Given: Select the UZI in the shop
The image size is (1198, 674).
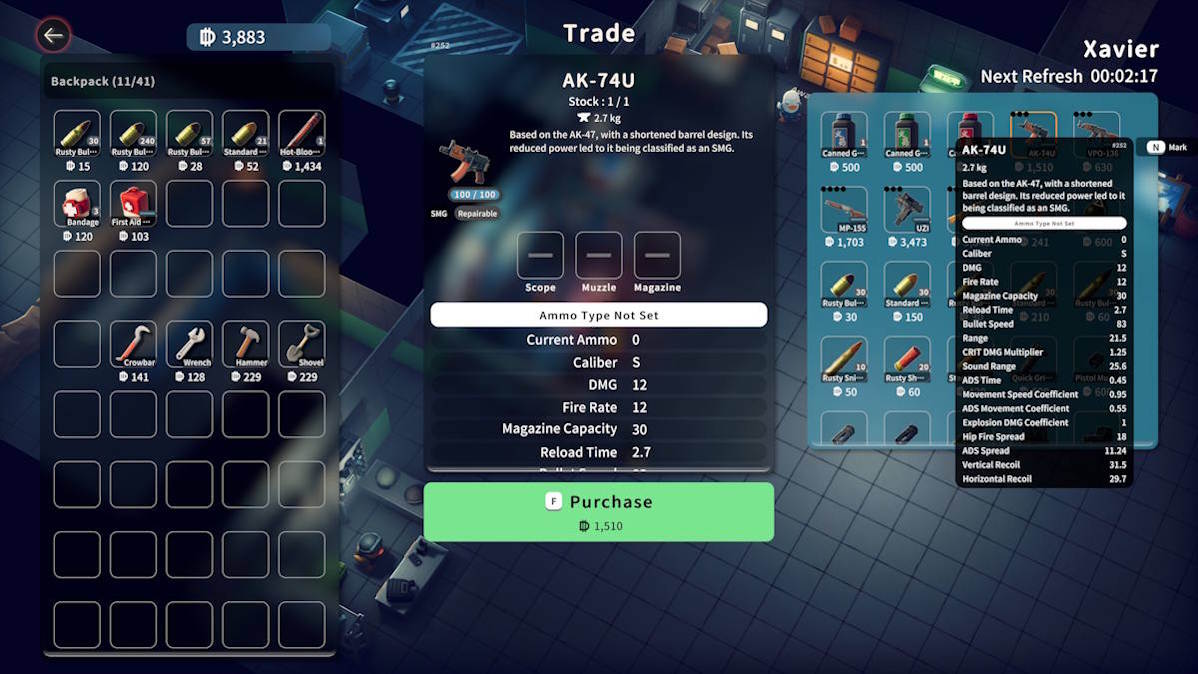Looking at the screenshot, I should coord(907,210).
